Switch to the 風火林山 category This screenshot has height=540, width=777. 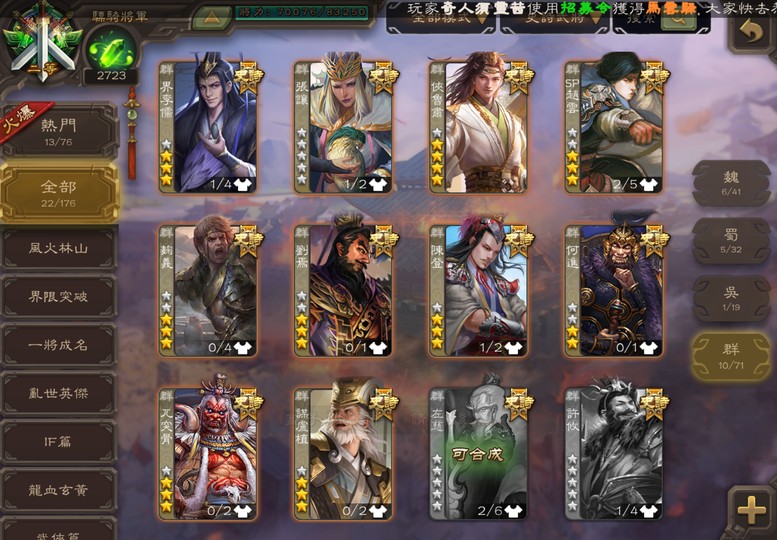60,249
